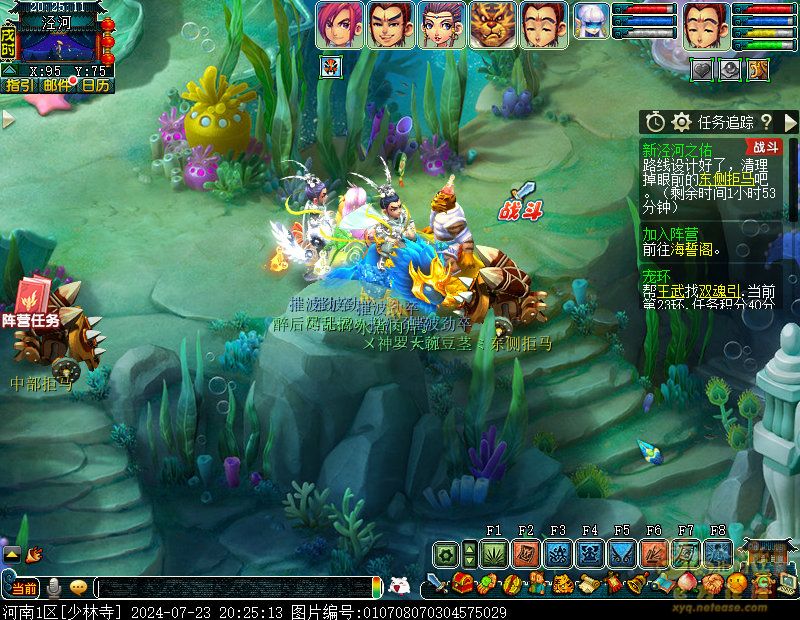Click the quest tracker question mark help
The image size is (800, 620).
(765, 122)
